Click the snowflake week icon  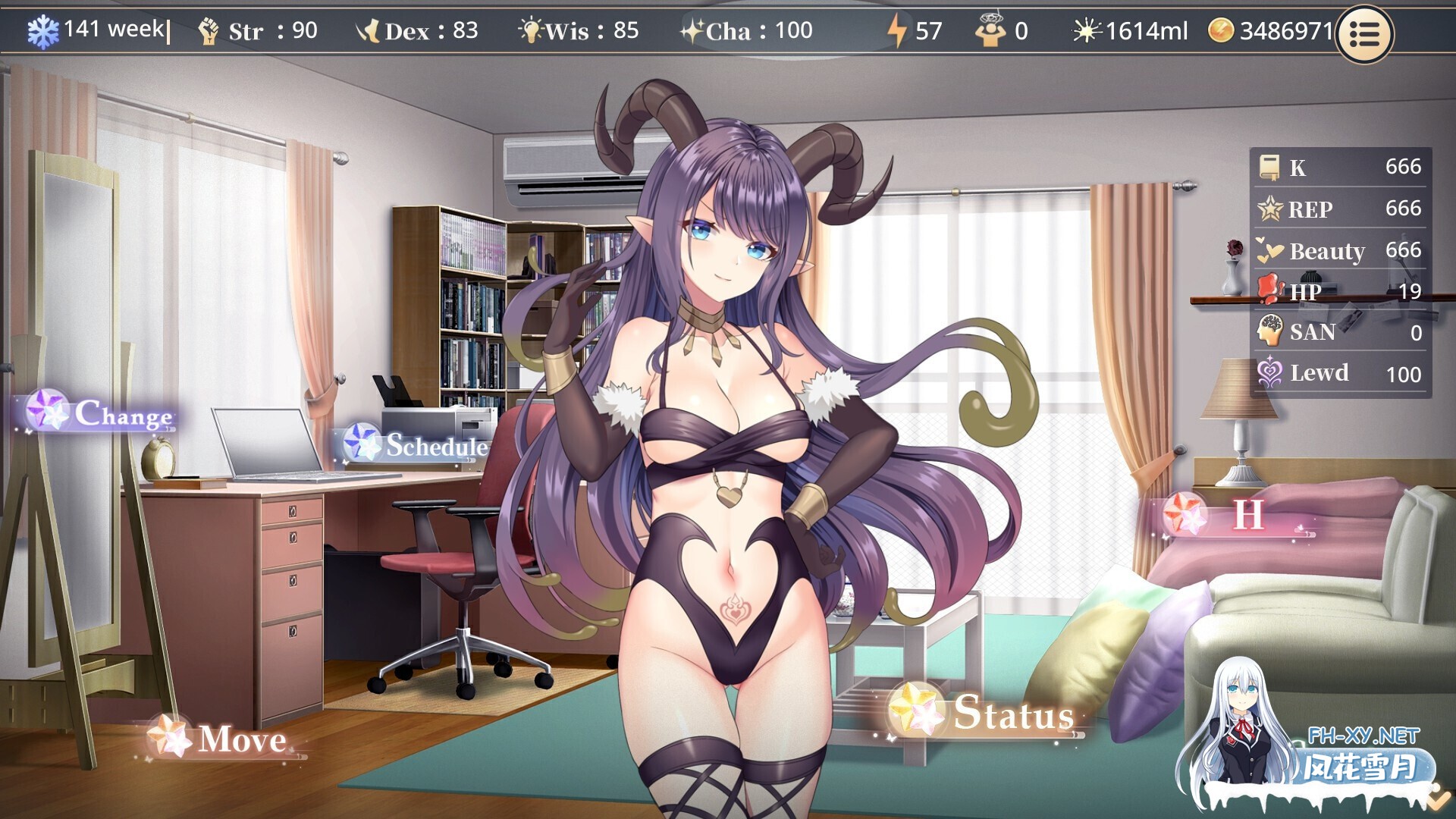43,31
